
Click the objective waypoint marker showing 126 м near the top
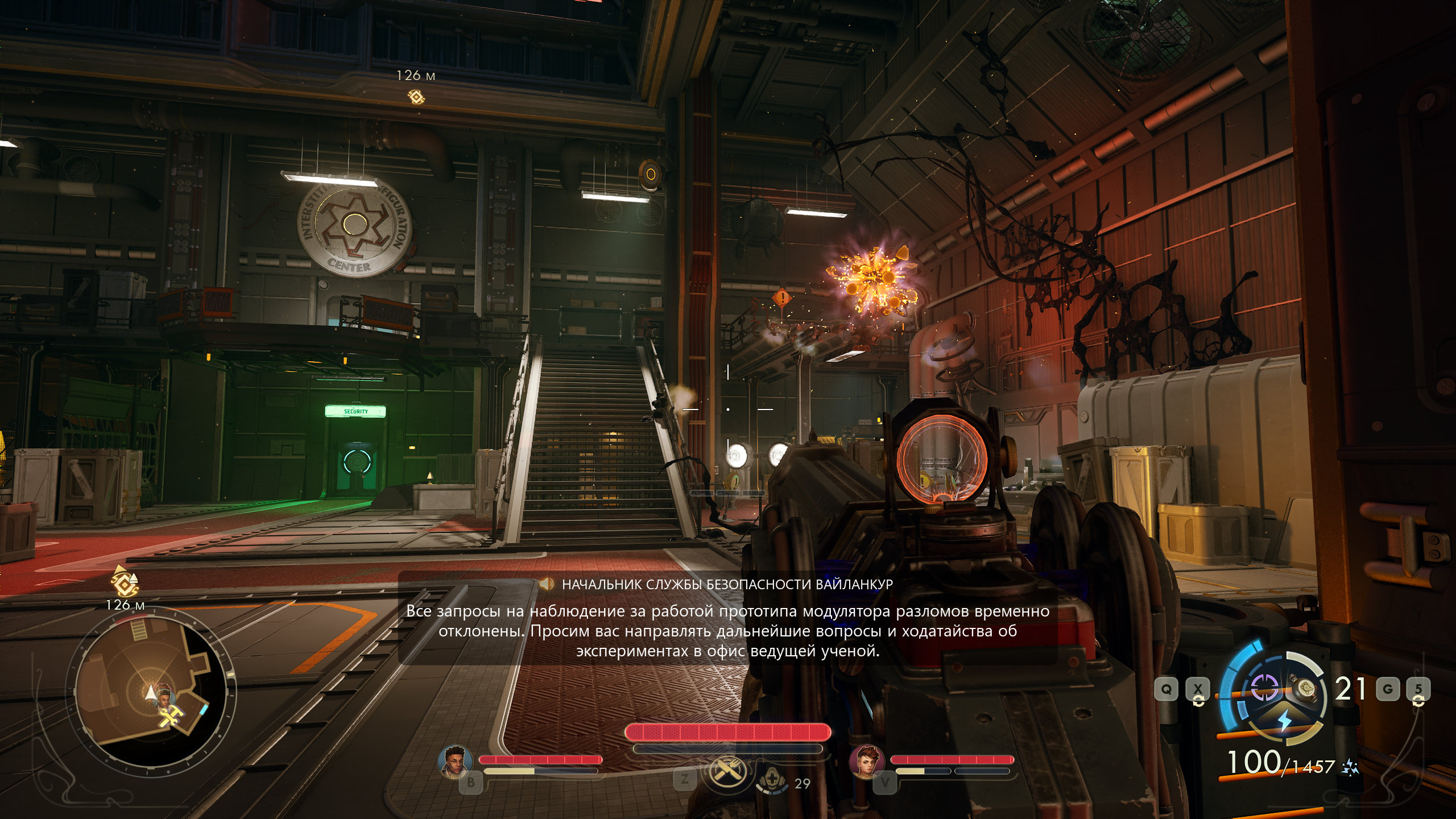[x=417, y=97]
